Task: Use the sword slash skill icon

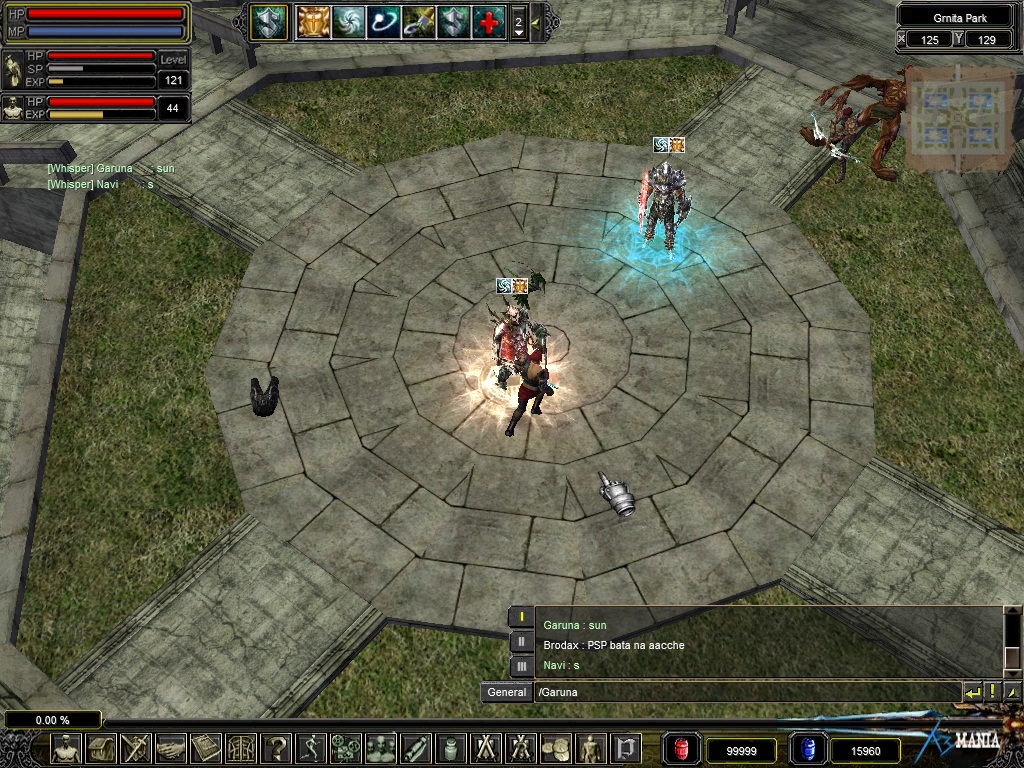Action: tap(418, 22)
